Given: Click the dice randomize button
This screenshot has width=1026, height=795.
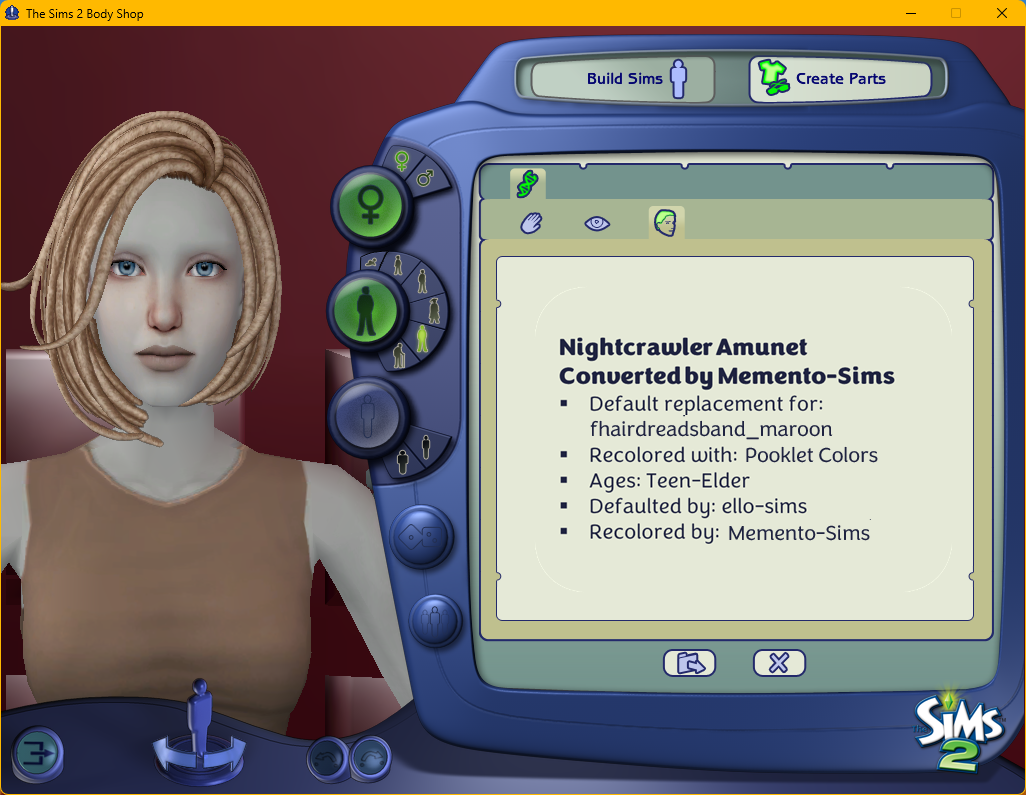Looking at the screenshot, I should click(421, 536).
